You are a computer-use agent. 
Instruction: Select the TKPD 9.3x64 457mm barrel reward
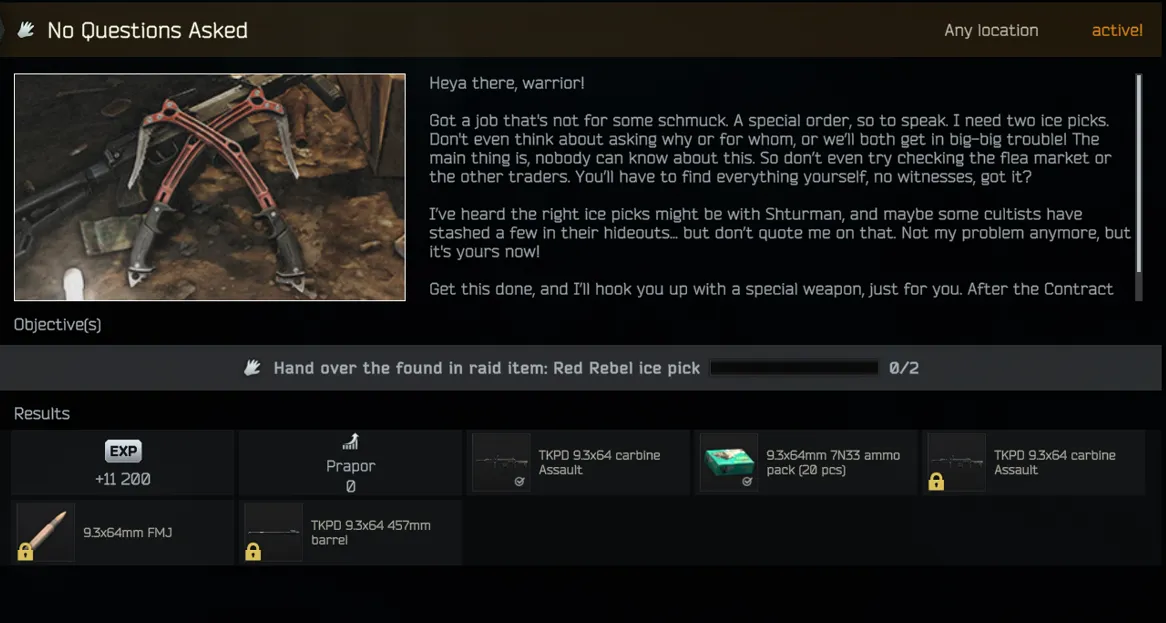pyautogui.click(x=350, y=533)
